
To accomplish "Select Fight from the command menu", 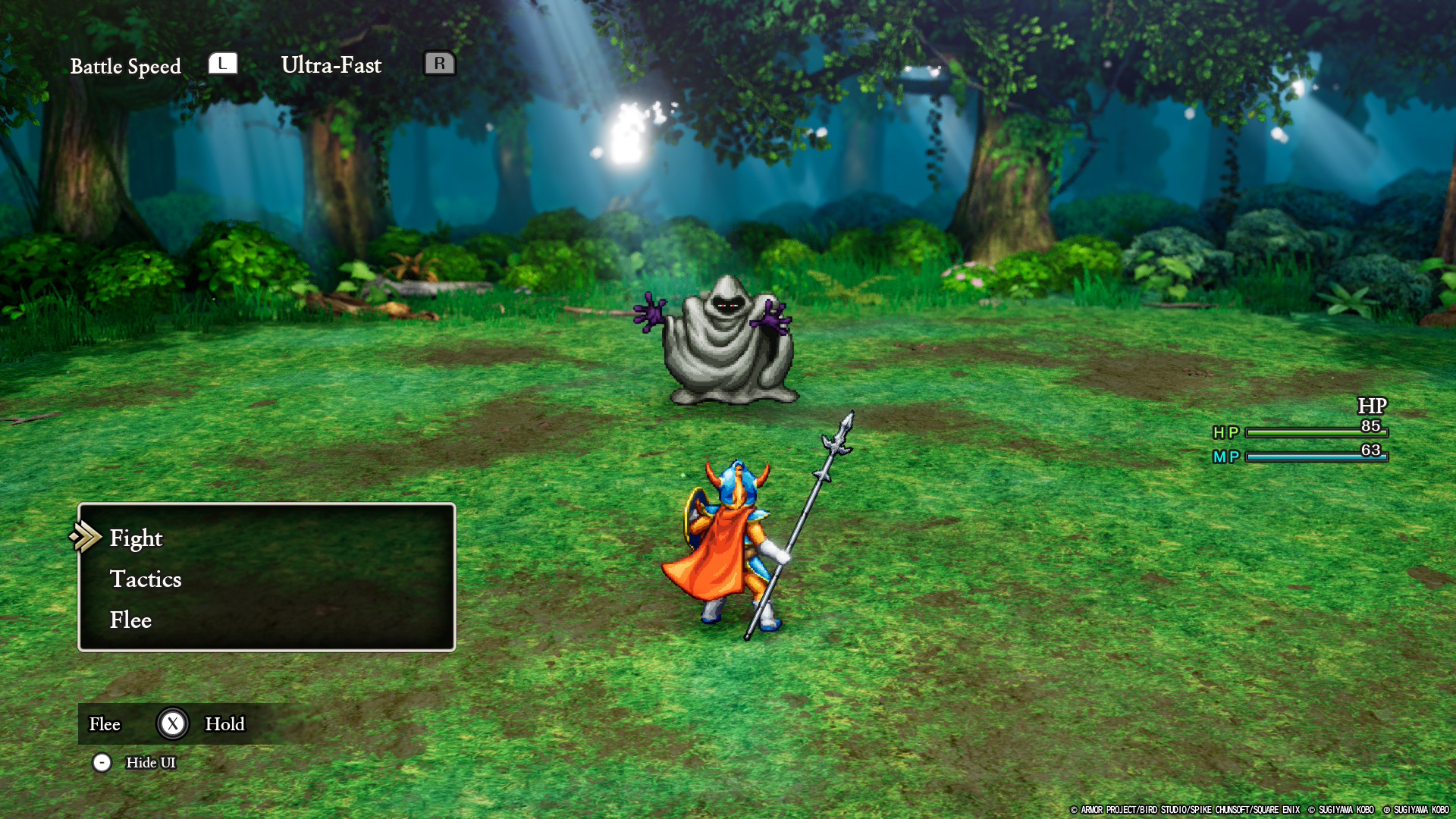I will coord(136,538).
